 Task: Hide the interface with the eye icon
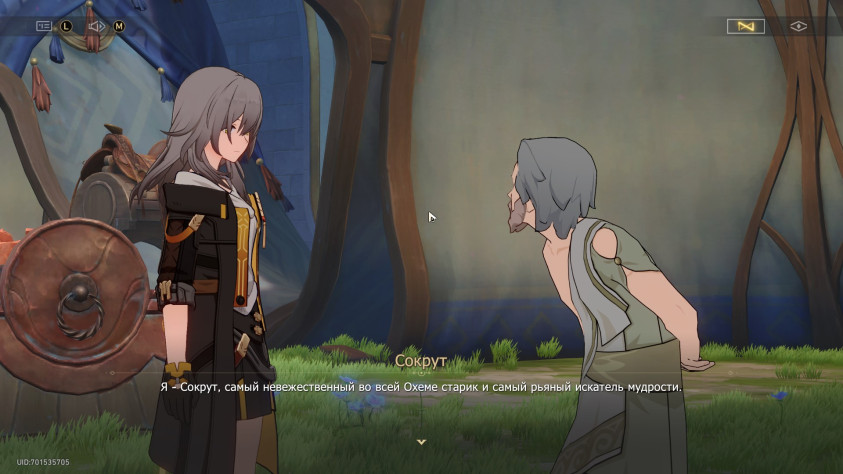pyautogui.click(x=798, y=26)
